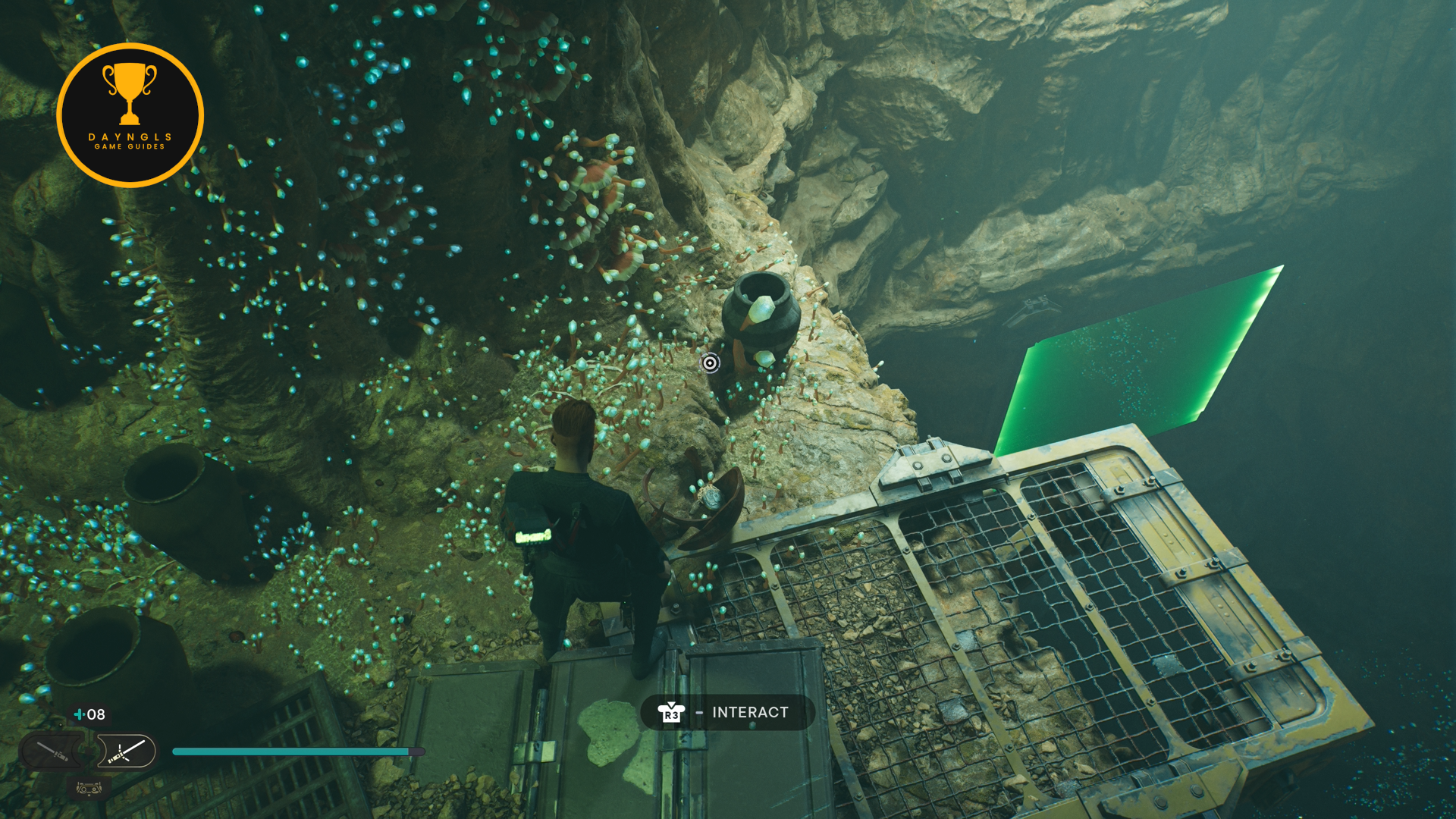Click the BD-1 droid icon
Screen dimensions: 1456x819
click(89, 789)
